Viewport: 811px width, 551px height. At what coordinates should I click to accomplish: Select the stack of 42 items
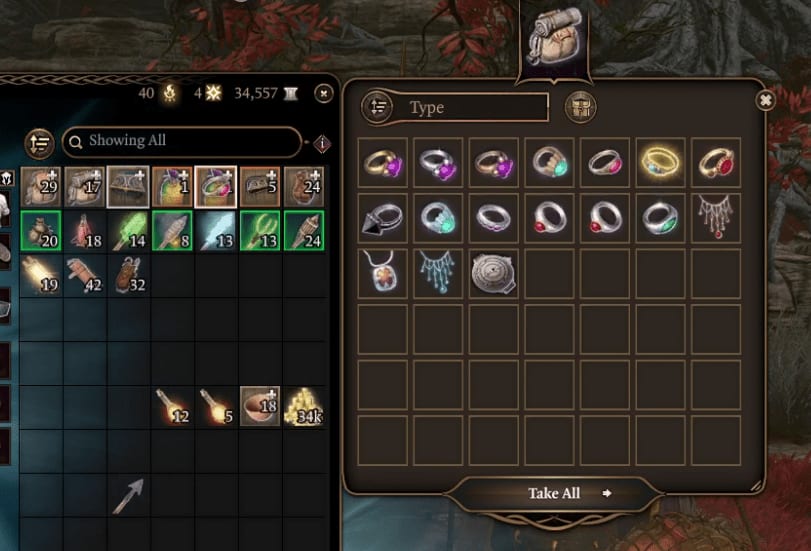[85, 274]
